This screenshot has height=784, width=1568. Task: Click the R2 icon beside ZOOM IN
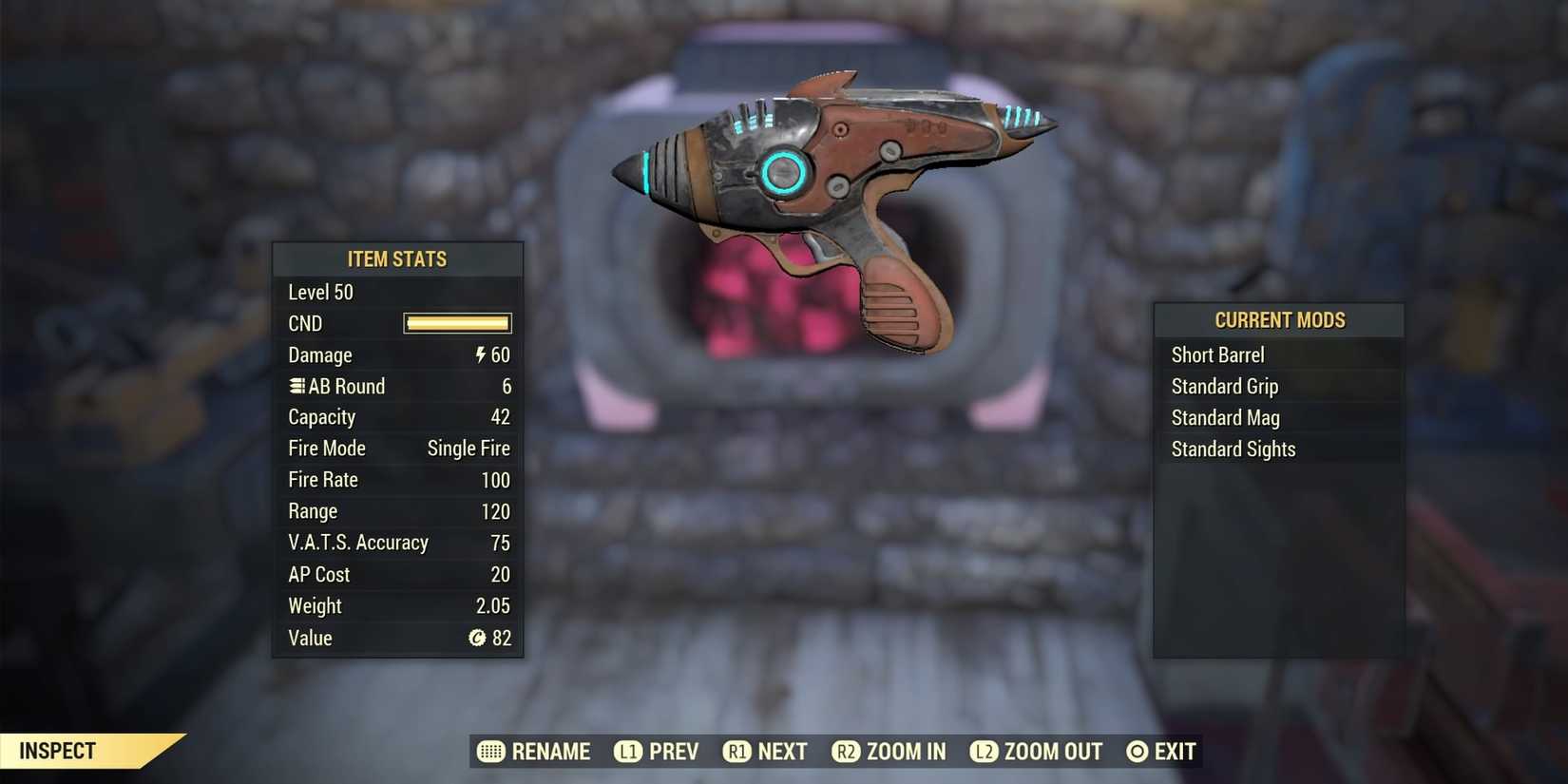pyautogui.click(x=846, y=751)
